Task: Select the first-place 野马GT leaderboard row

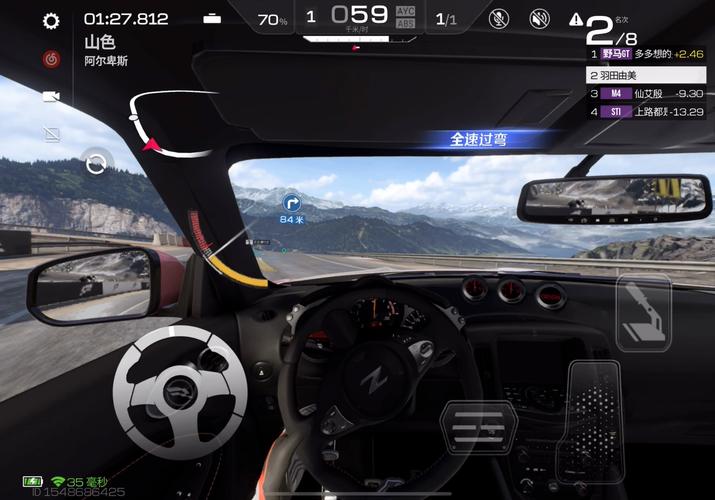Action: coord(650,54)
